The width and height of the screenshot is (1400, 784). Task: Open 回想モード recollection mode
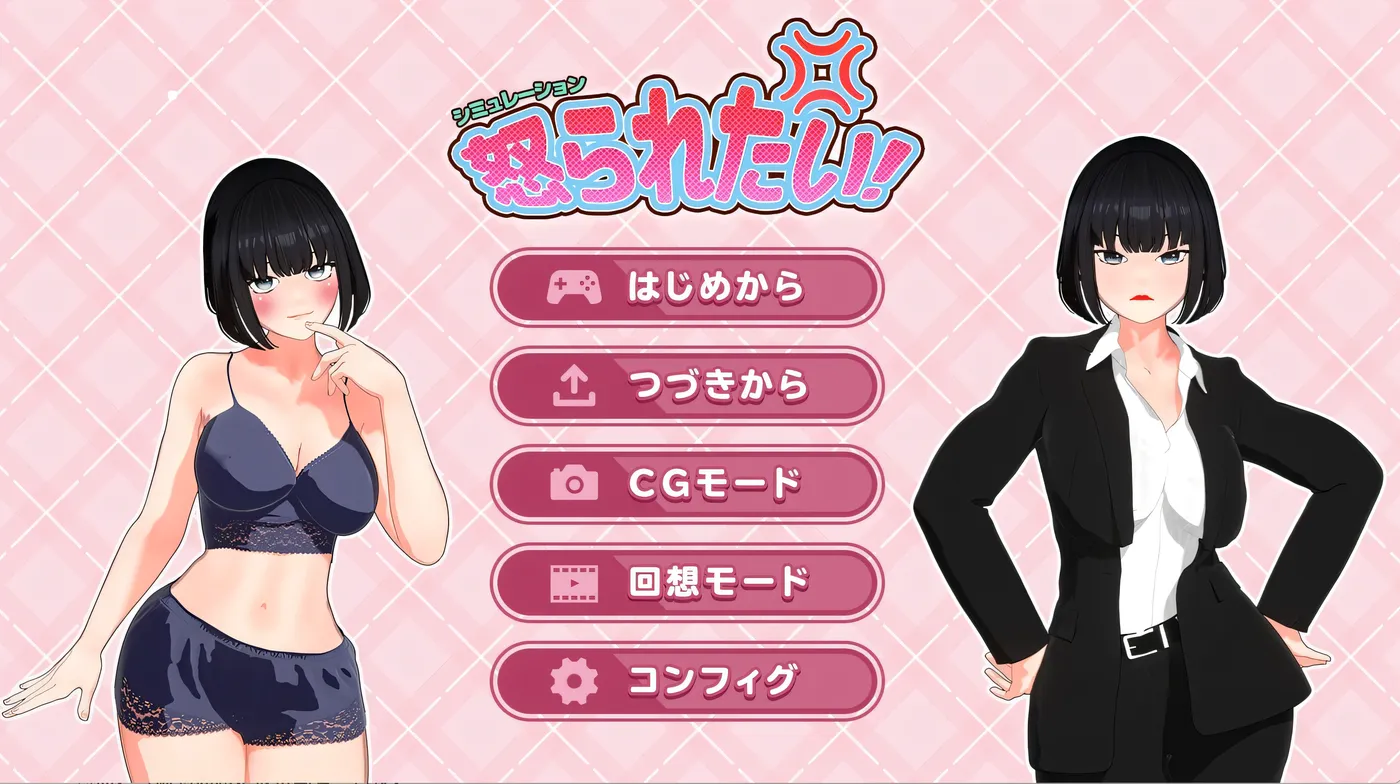click(x=690, y=580)
